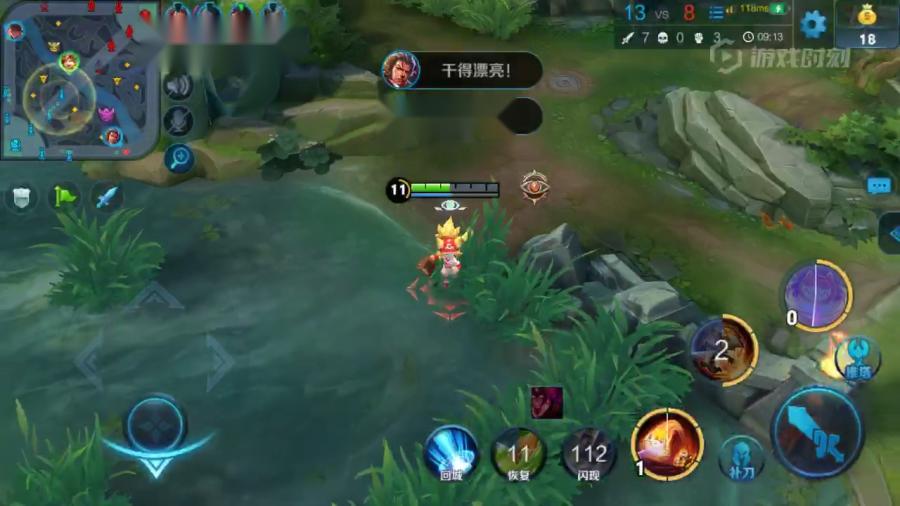Tap the virtual movement joystick
The height and width of the screenshot is (506, 900).
pos(156,423)
